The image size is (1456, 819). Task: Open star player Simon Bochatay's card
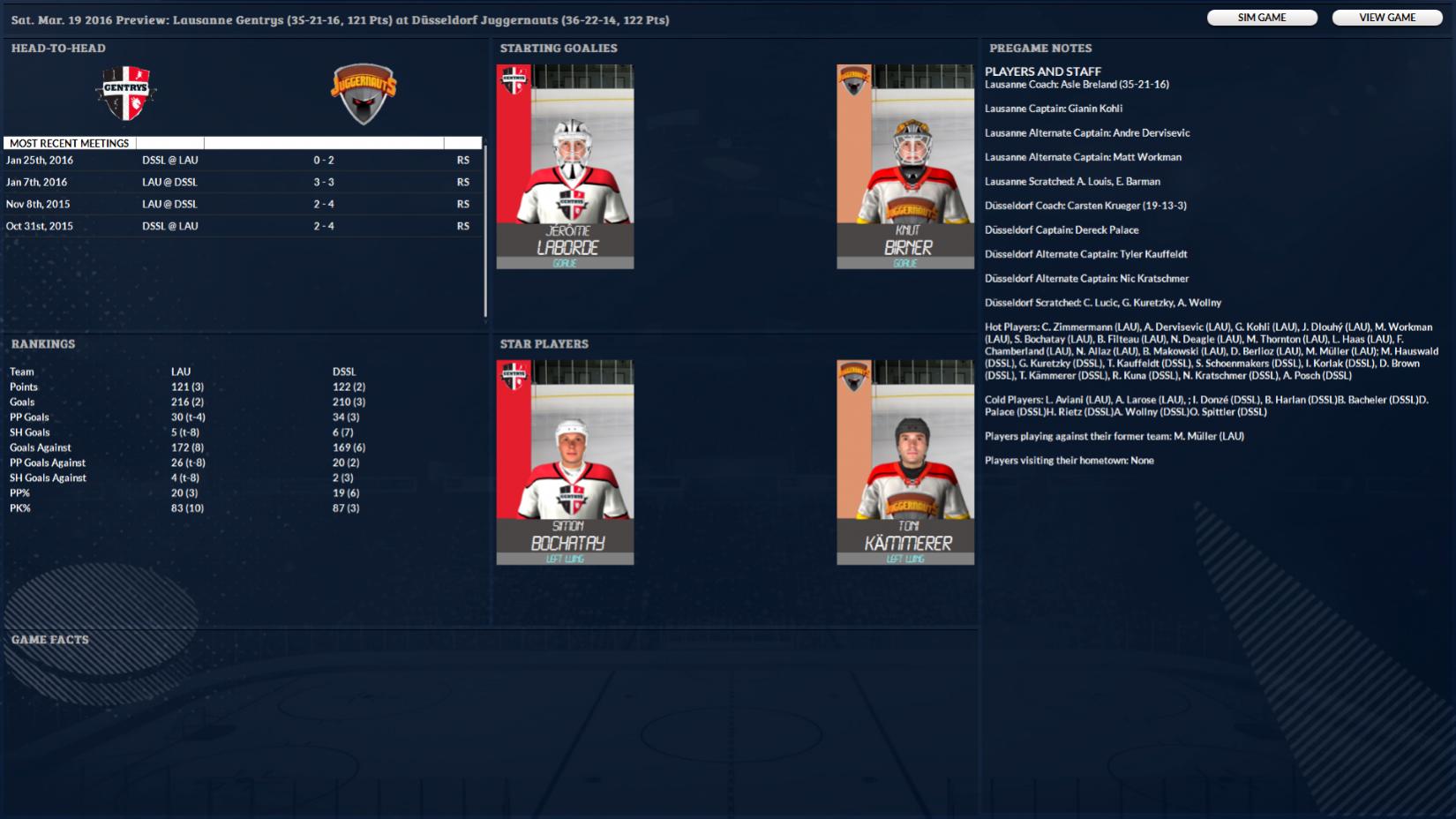[x=565, y=462]
